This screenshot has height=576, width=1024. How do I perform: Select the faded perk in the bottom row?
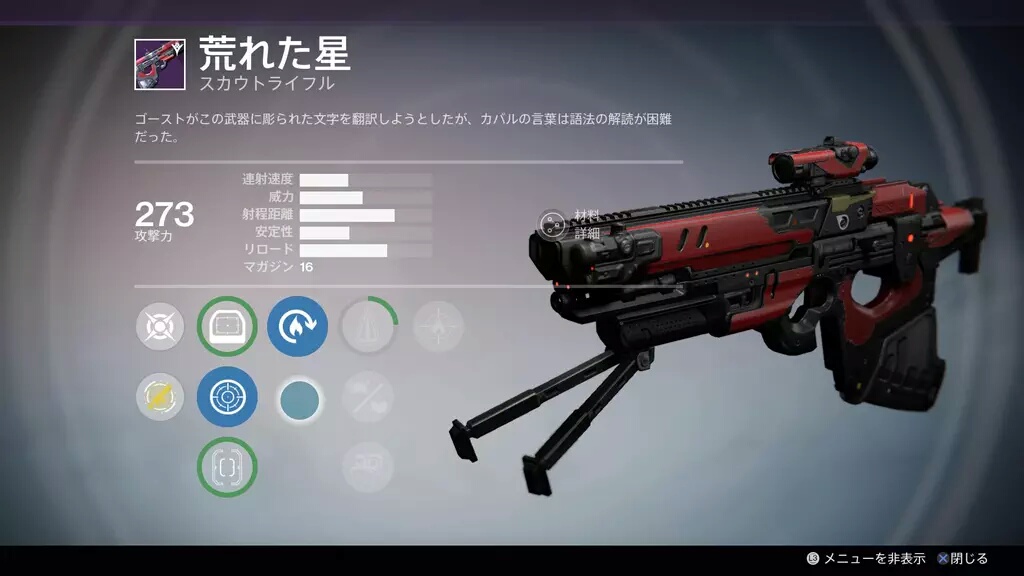click(x=367, y=465)
